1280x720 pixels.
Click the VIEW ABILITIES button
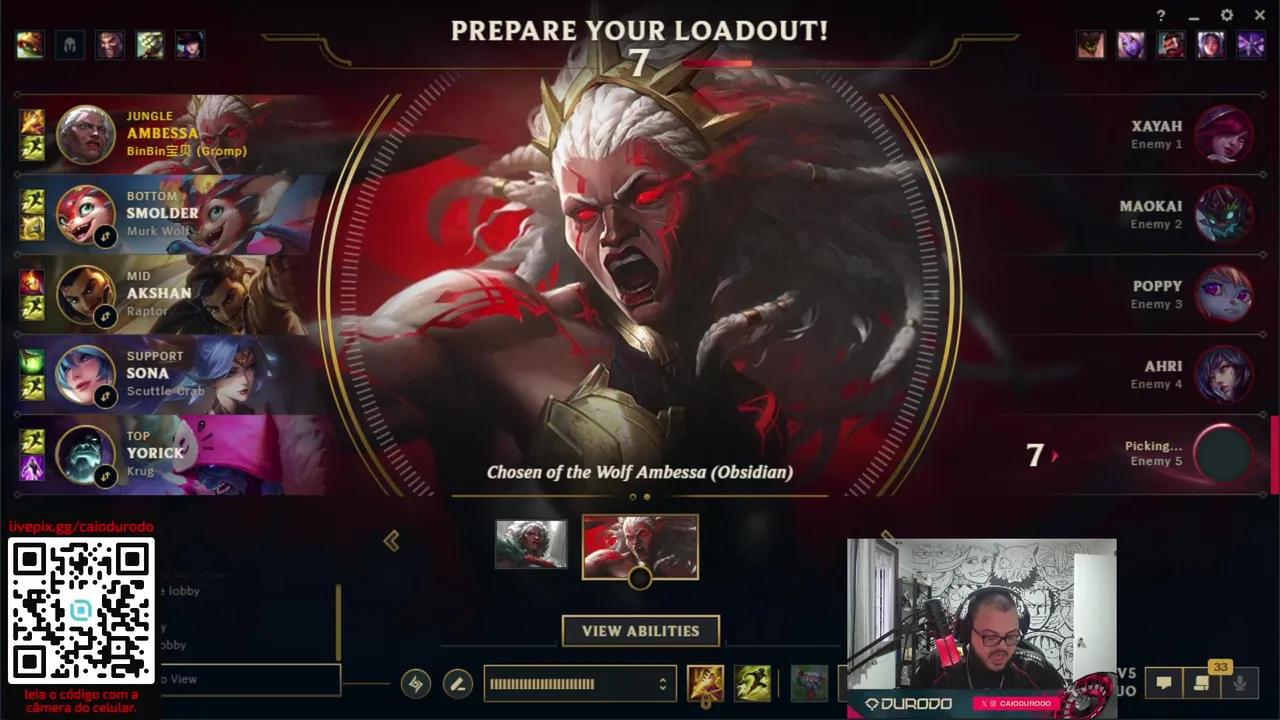tap(640, 631)
